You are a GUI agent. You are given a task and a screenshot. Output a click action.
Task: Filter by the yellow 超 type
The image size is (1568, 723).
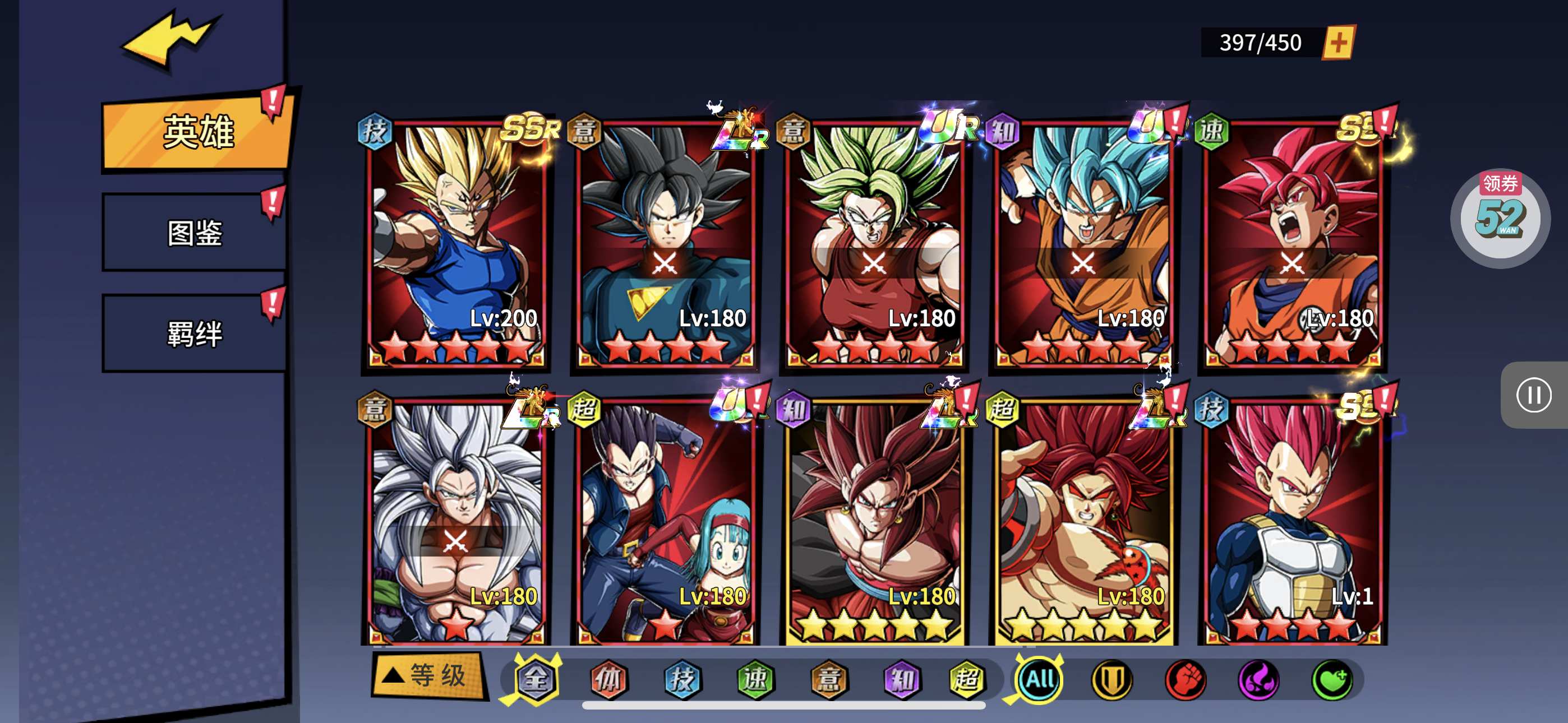[x=967, y=679]
